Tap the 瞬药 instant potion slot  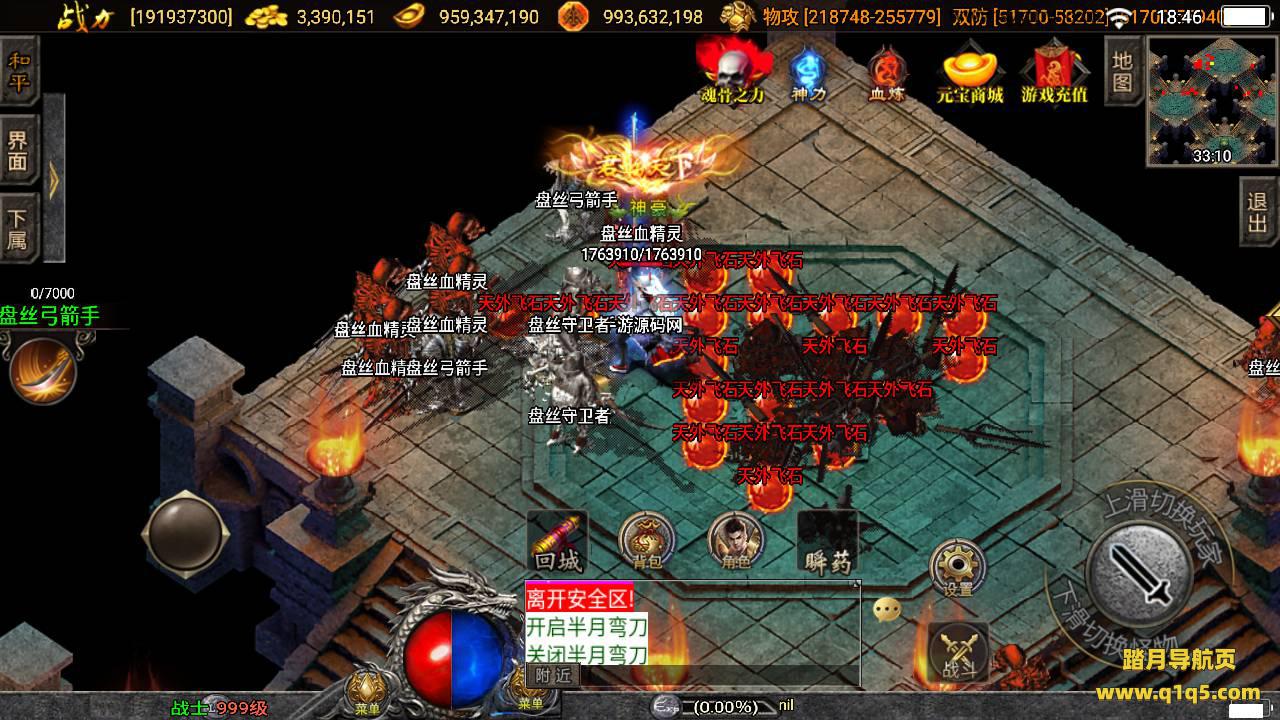pos(827,542)
